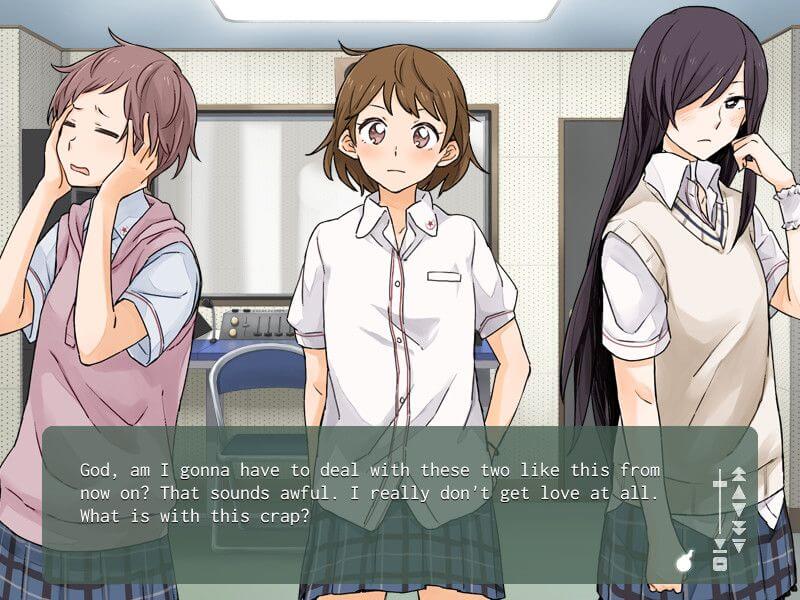Click the double down arrow button
800x600 pixels.
coord(739,527)
